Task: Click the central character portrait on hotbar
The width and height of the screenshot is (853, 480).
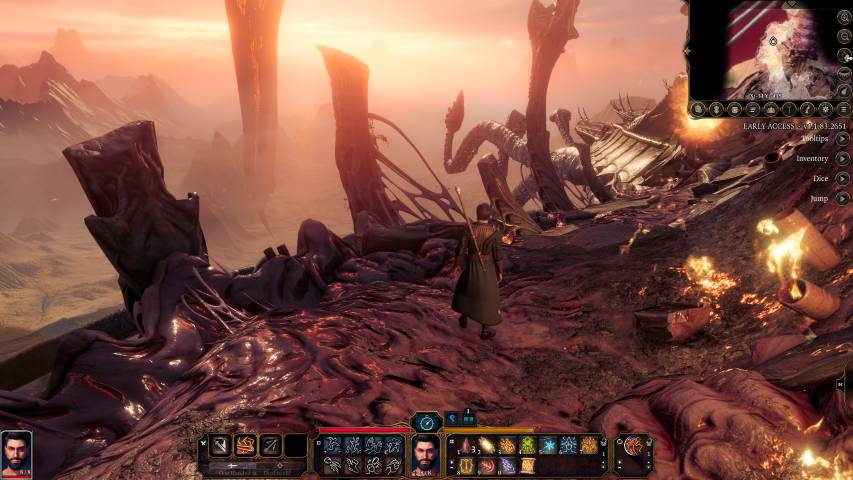Action: [x=426, y=455]
